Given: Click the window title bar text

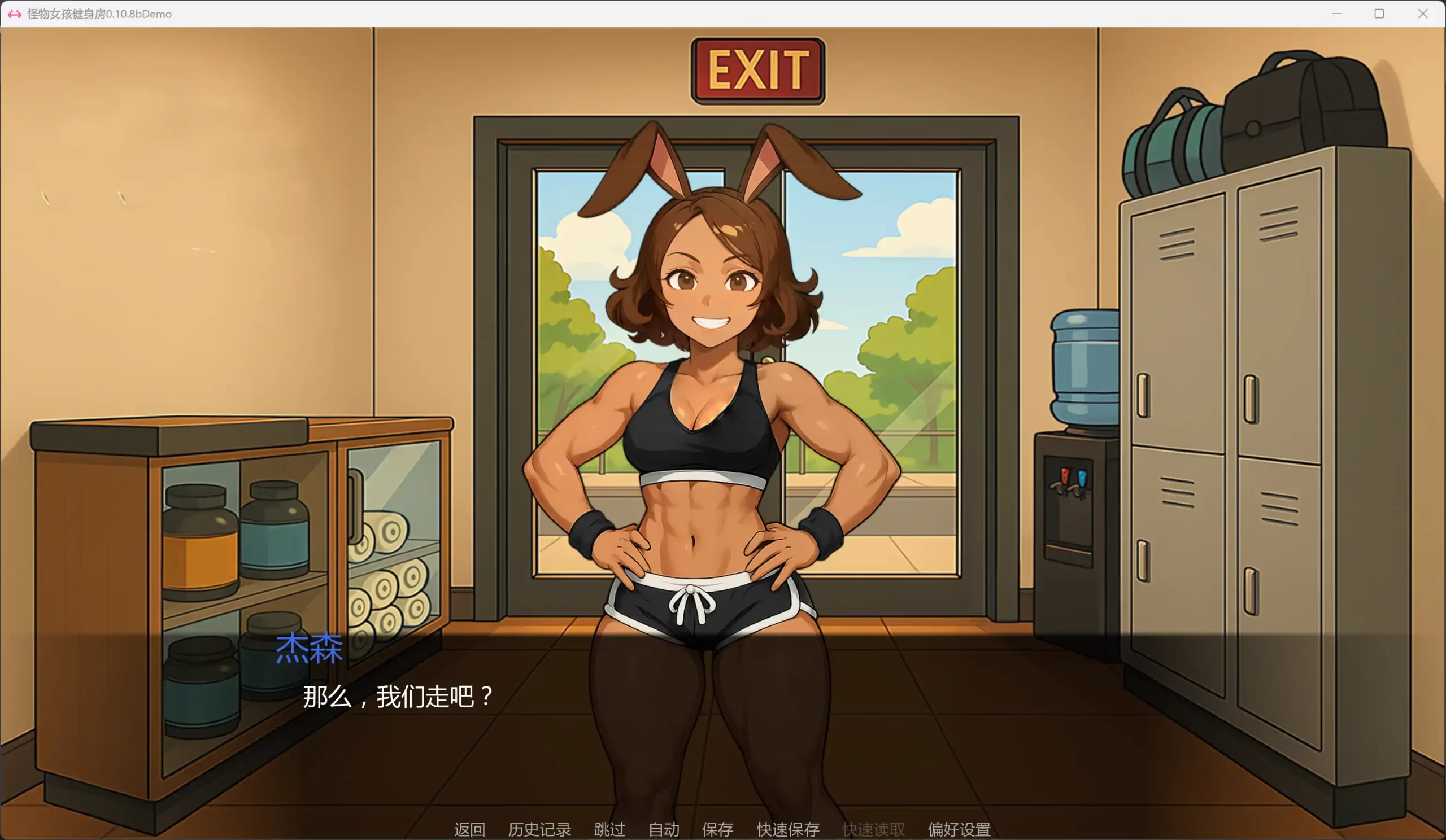Looking at the screenshot, I should tap(98, 13).
